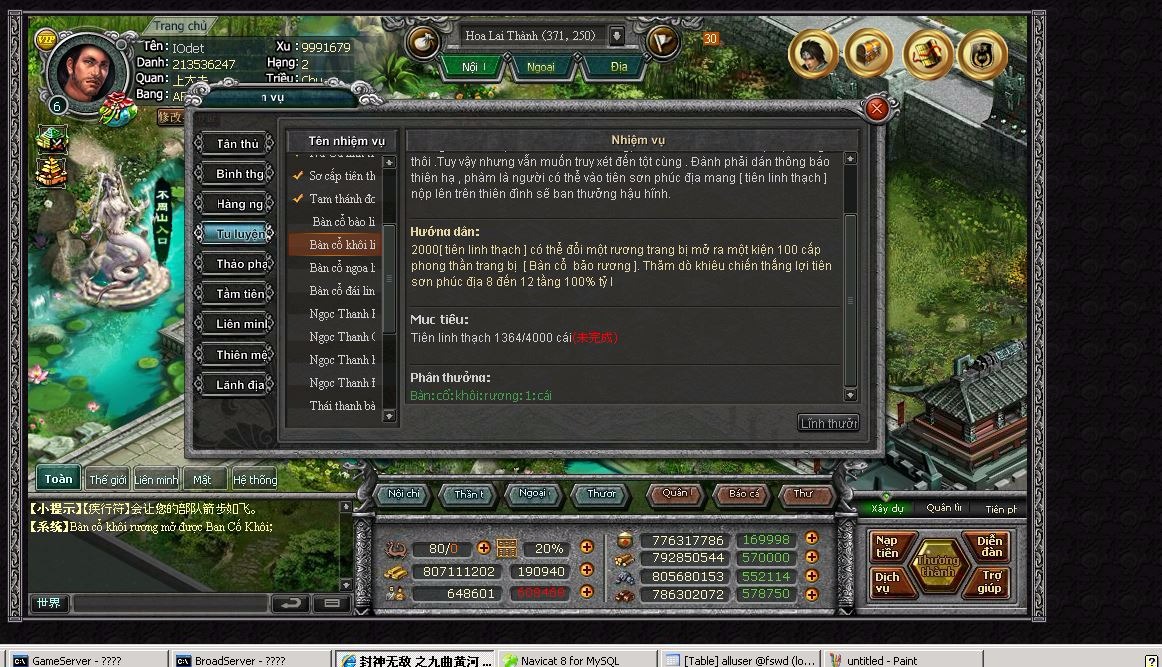1162x667 pixels.
Task: Click the chat message input field
Action: click(x=170, y=604)
